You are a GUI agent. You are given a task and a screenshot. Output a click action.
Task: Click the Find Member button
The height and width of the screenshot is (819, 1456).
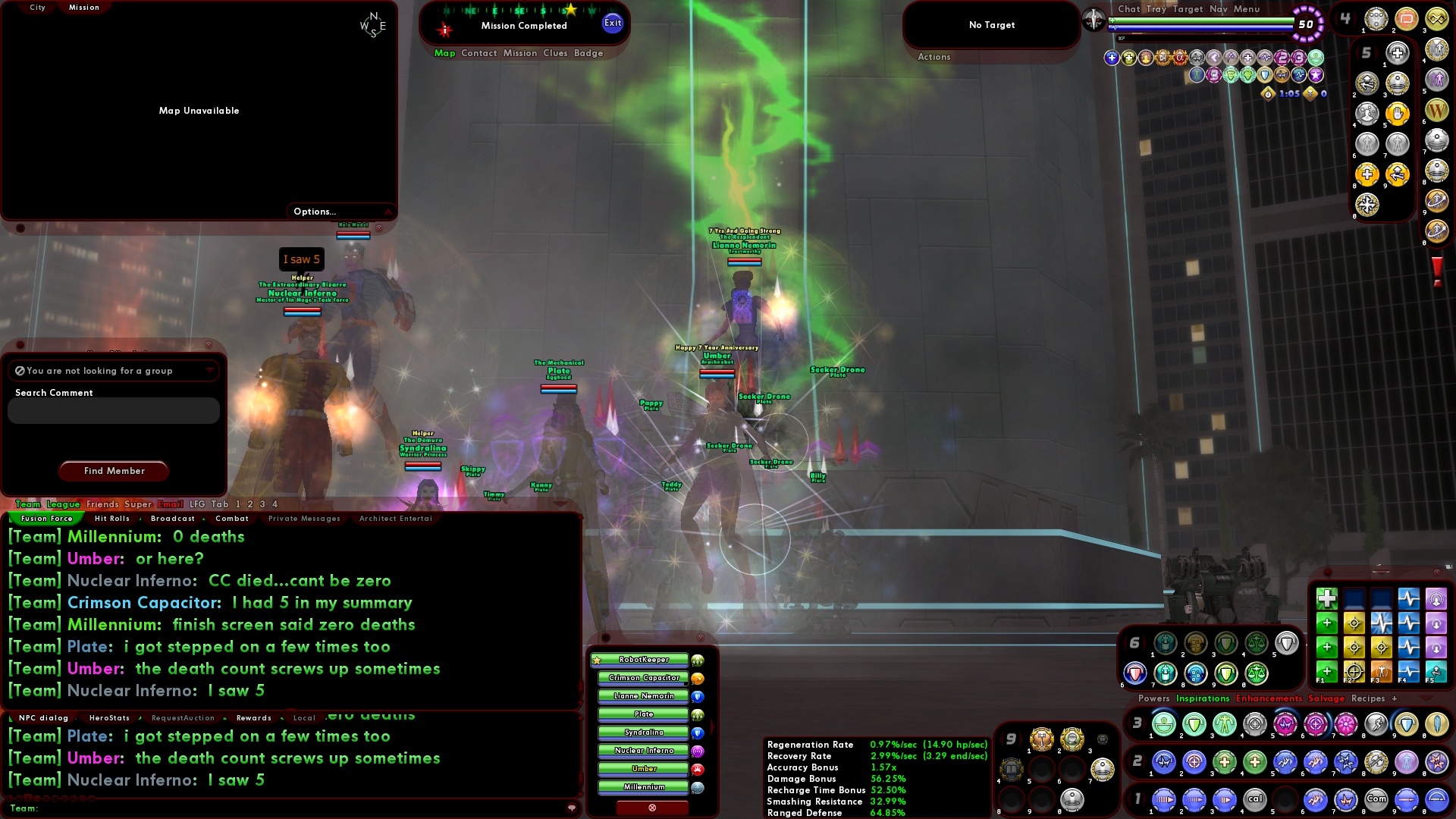(x=113, y=471)
